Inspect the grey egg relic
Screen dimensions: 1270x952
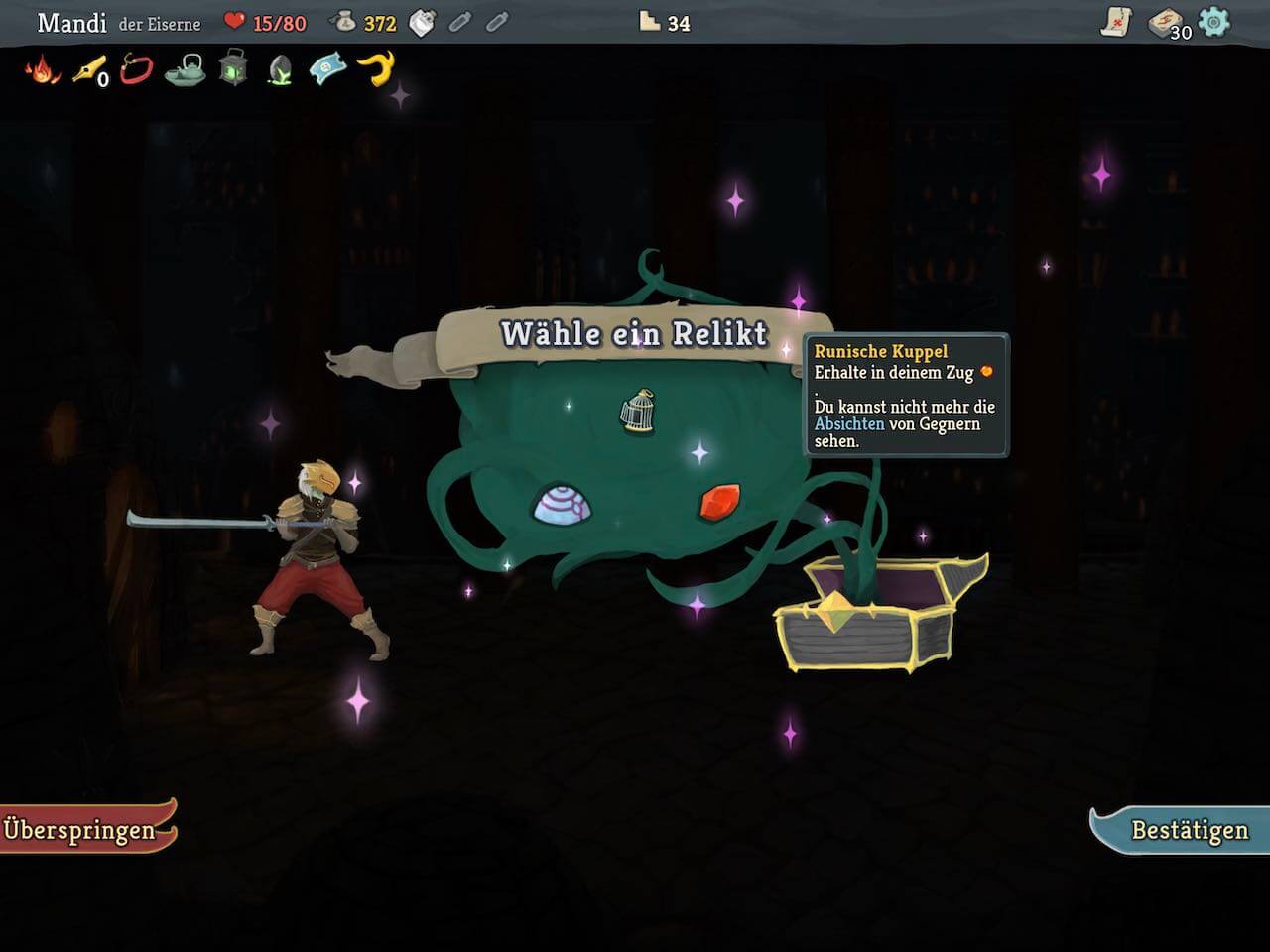pyautogui.click(x=280, y=69)
